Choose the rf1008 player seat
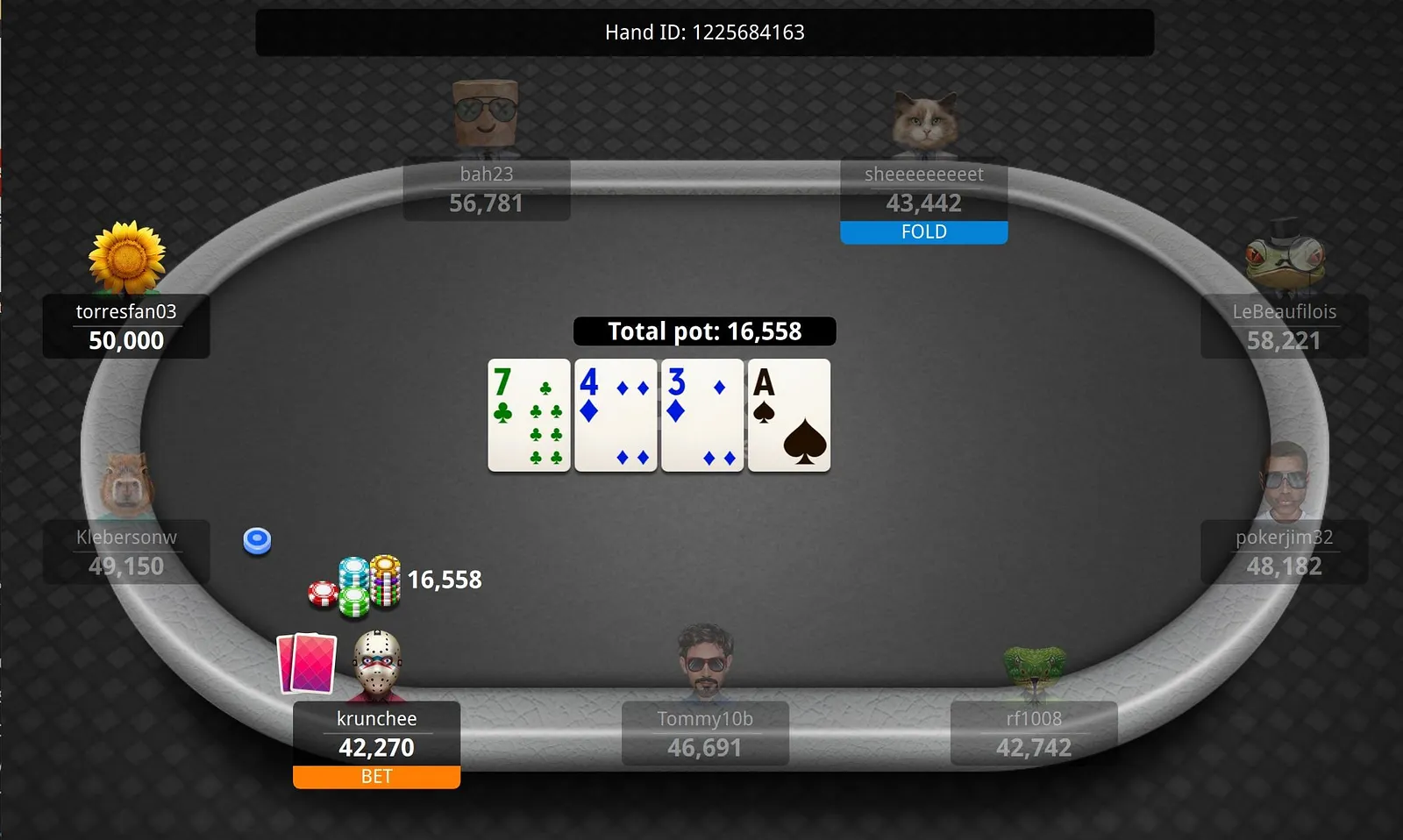1403x840 pixels. click(x=1034, y=733)
